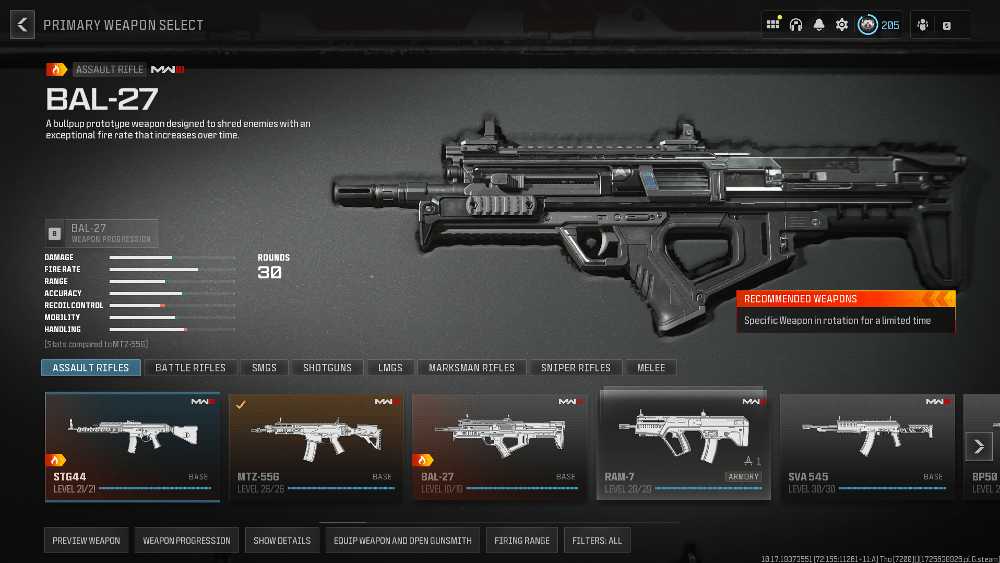The height and width of the screenshot is (563, 1000).
Task: Click the Preview Weapon button
Action: (x=86, y=541)
